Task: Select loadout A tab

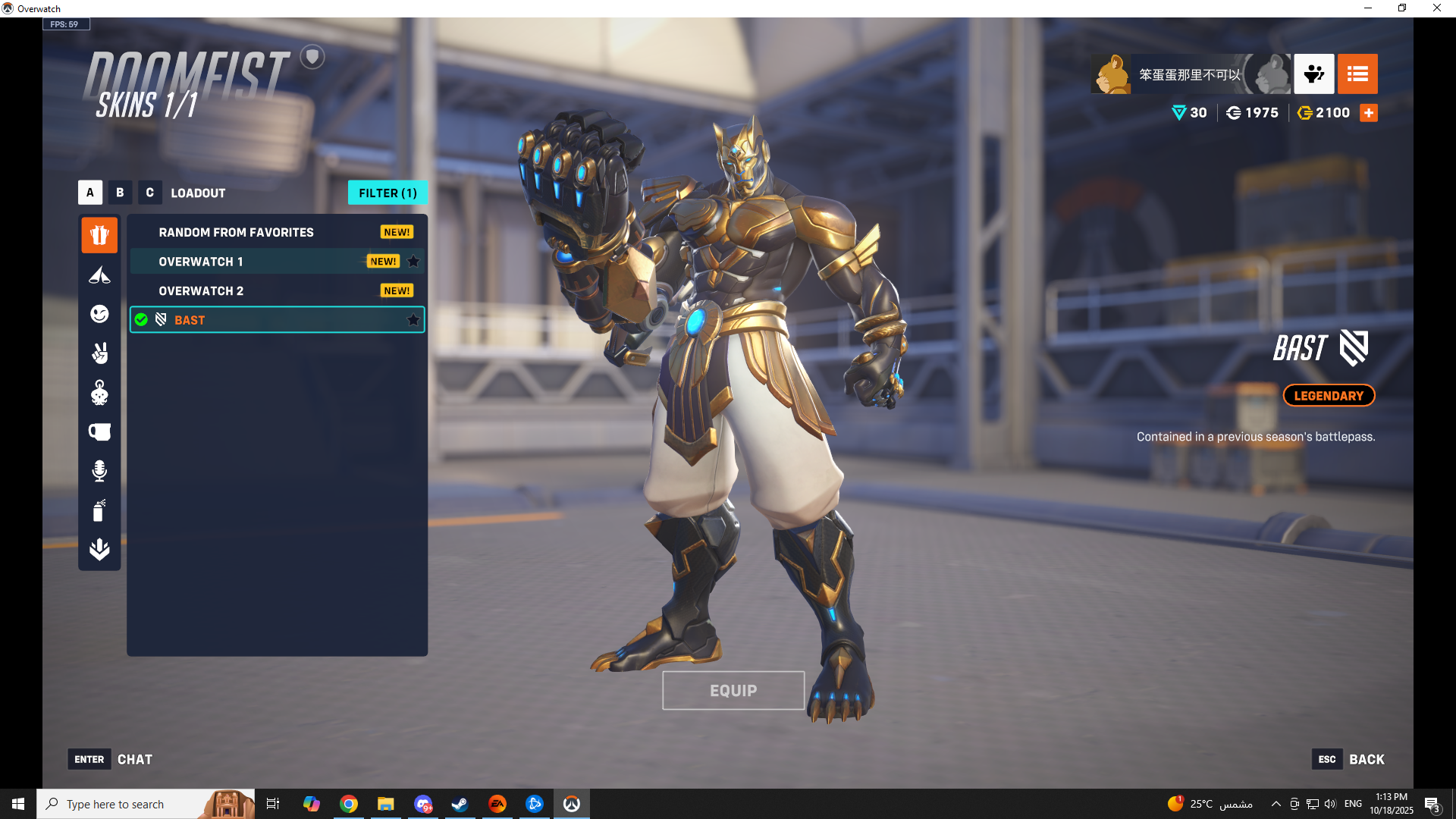Action: (x=89, y=193)
